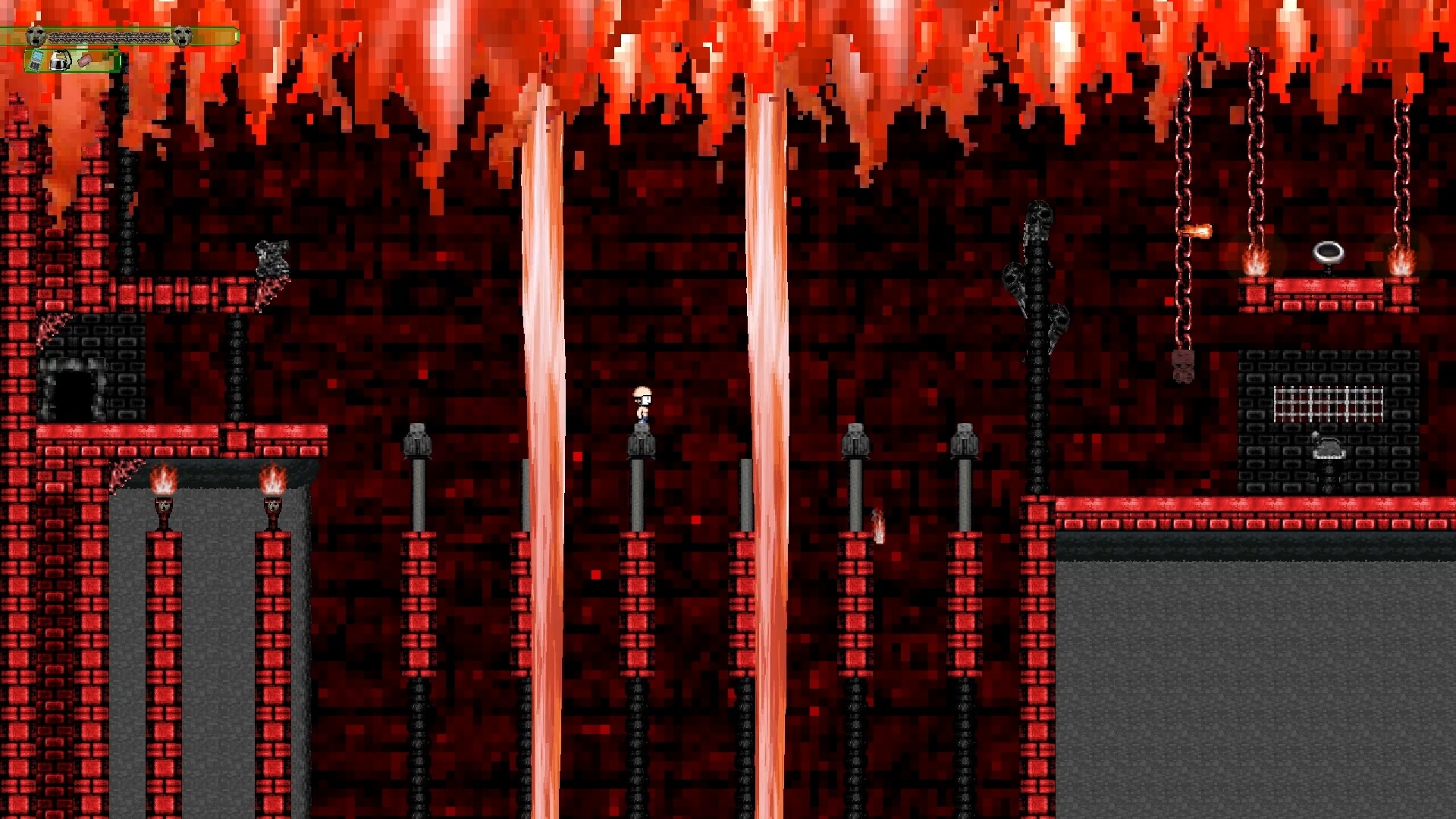Click the spider perched on the upper-left ledge
This screenshot has width=1456, height=819.
click(273, 254)
